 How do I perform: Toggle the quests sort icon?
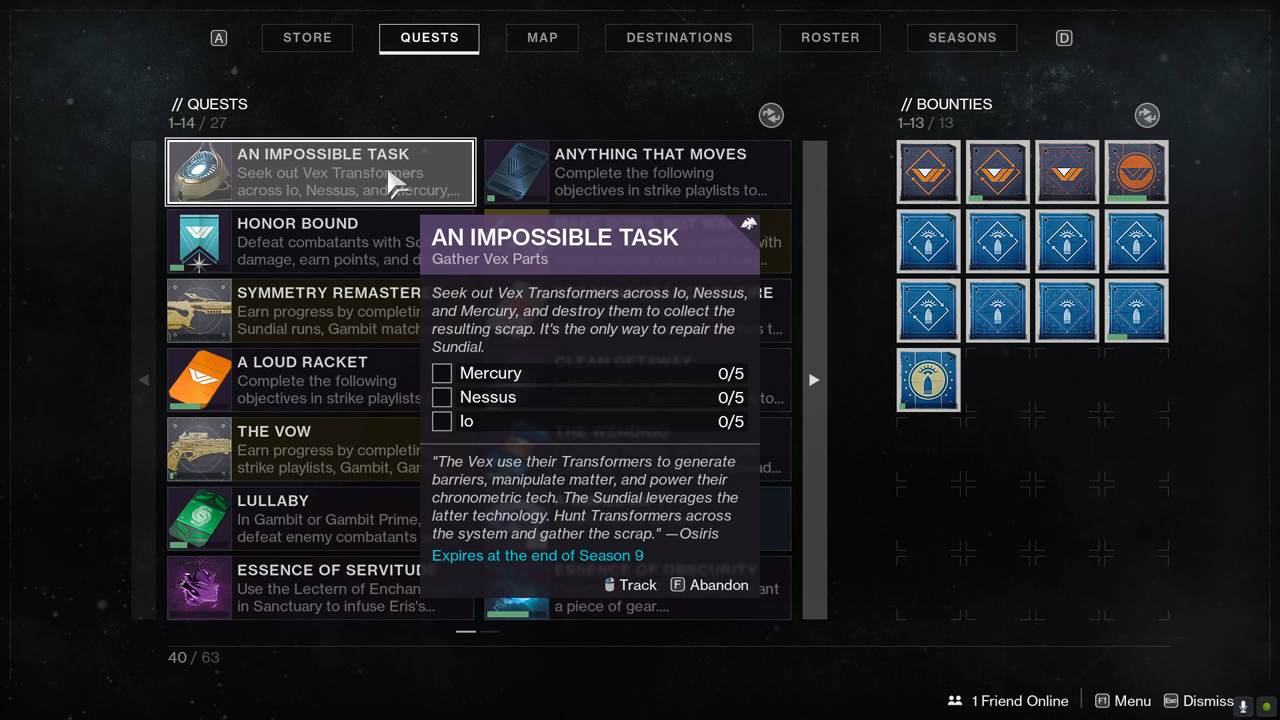click(x=771, y=115)
